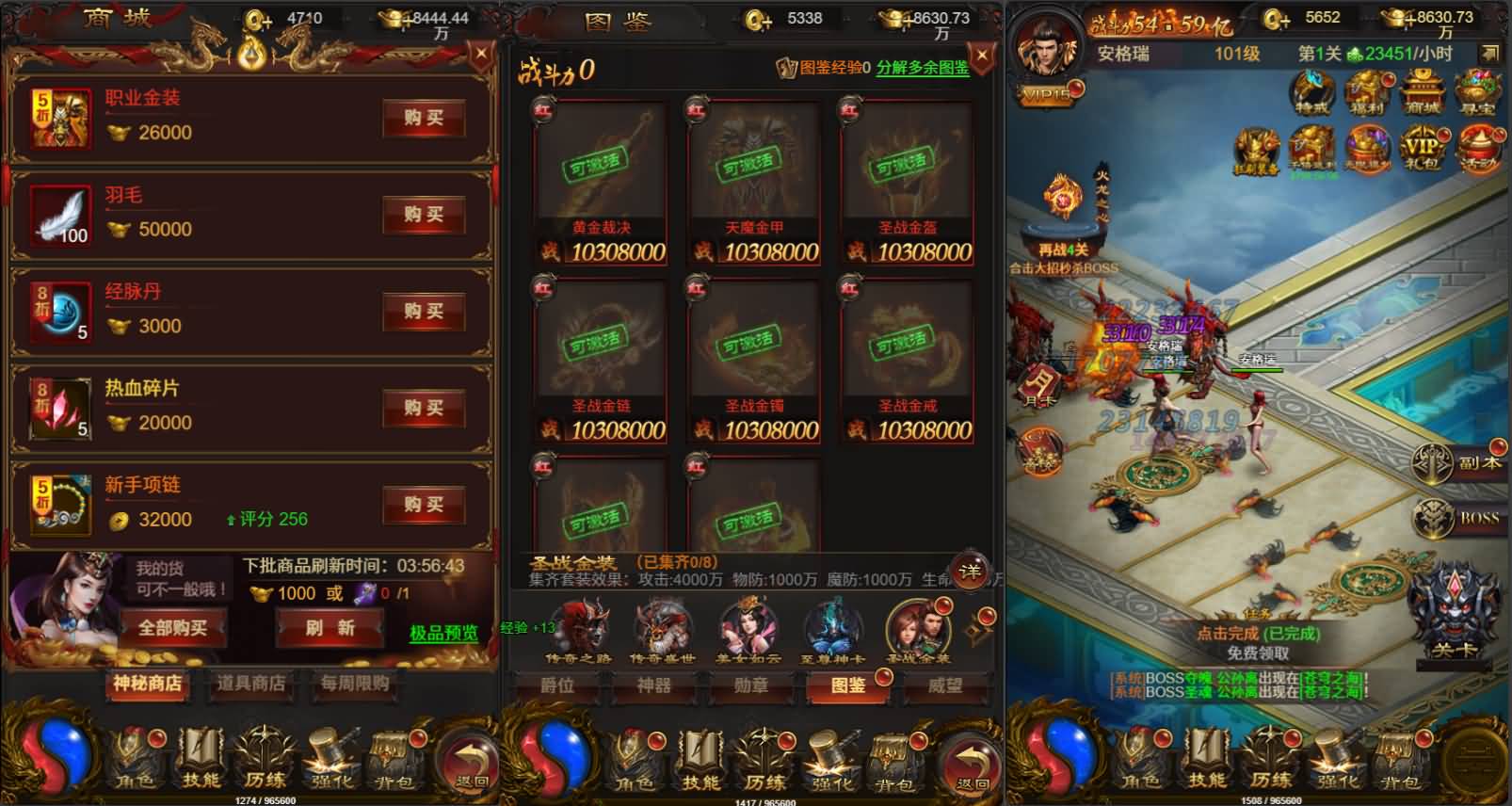Switch to the 神器 tab
This screenshot has height=806, width=1512.
(x=653, y=685)
